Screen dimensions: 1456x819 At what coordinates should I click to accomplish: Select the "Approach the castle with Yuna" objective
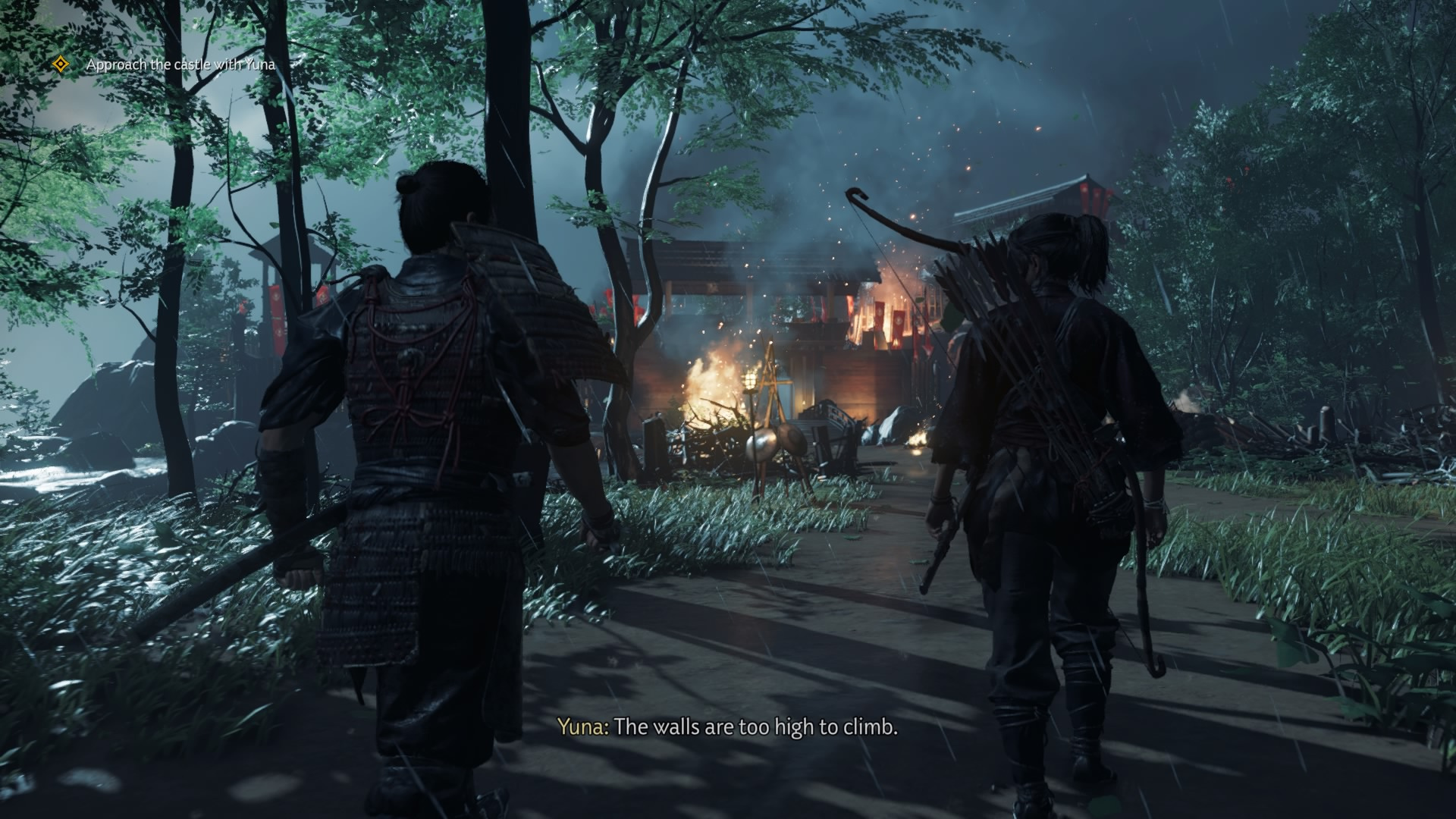pos(180,65)
